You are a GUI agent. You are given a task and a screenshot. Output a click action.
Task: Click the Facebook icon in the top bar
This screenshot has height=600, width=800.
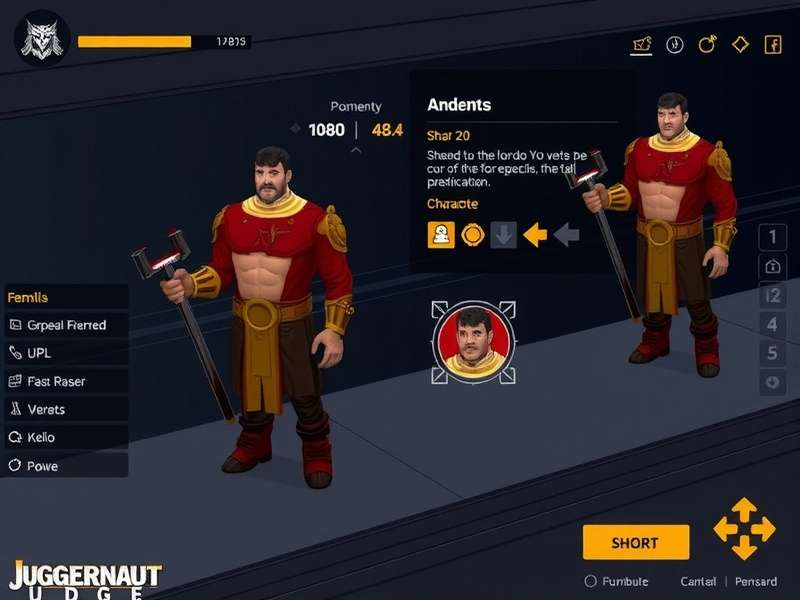click(x=772, y=44)
